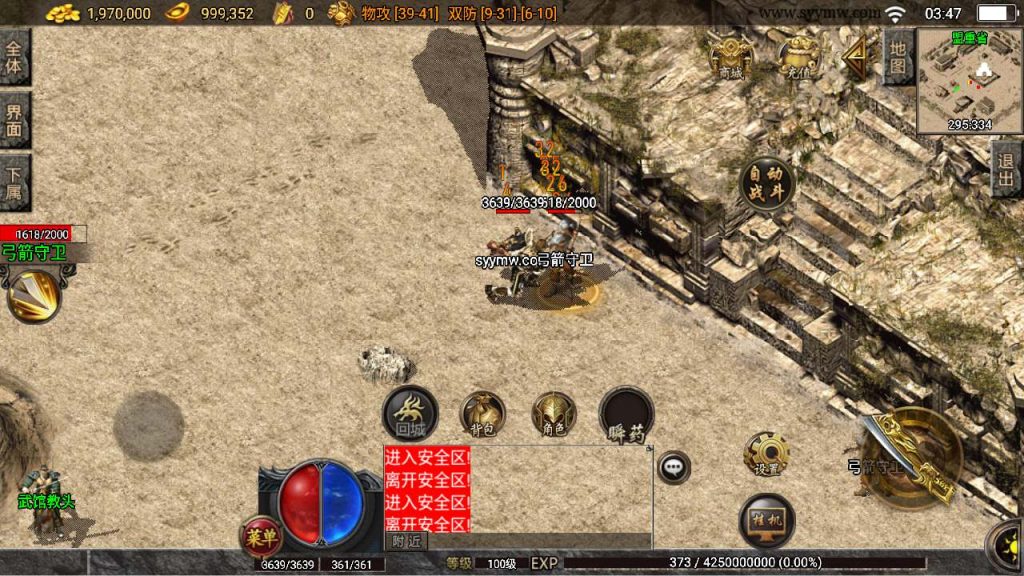Viewport: 1024px width, 576px height.
Task: Open the 设置 settings gear
Action: pos(767,454)
